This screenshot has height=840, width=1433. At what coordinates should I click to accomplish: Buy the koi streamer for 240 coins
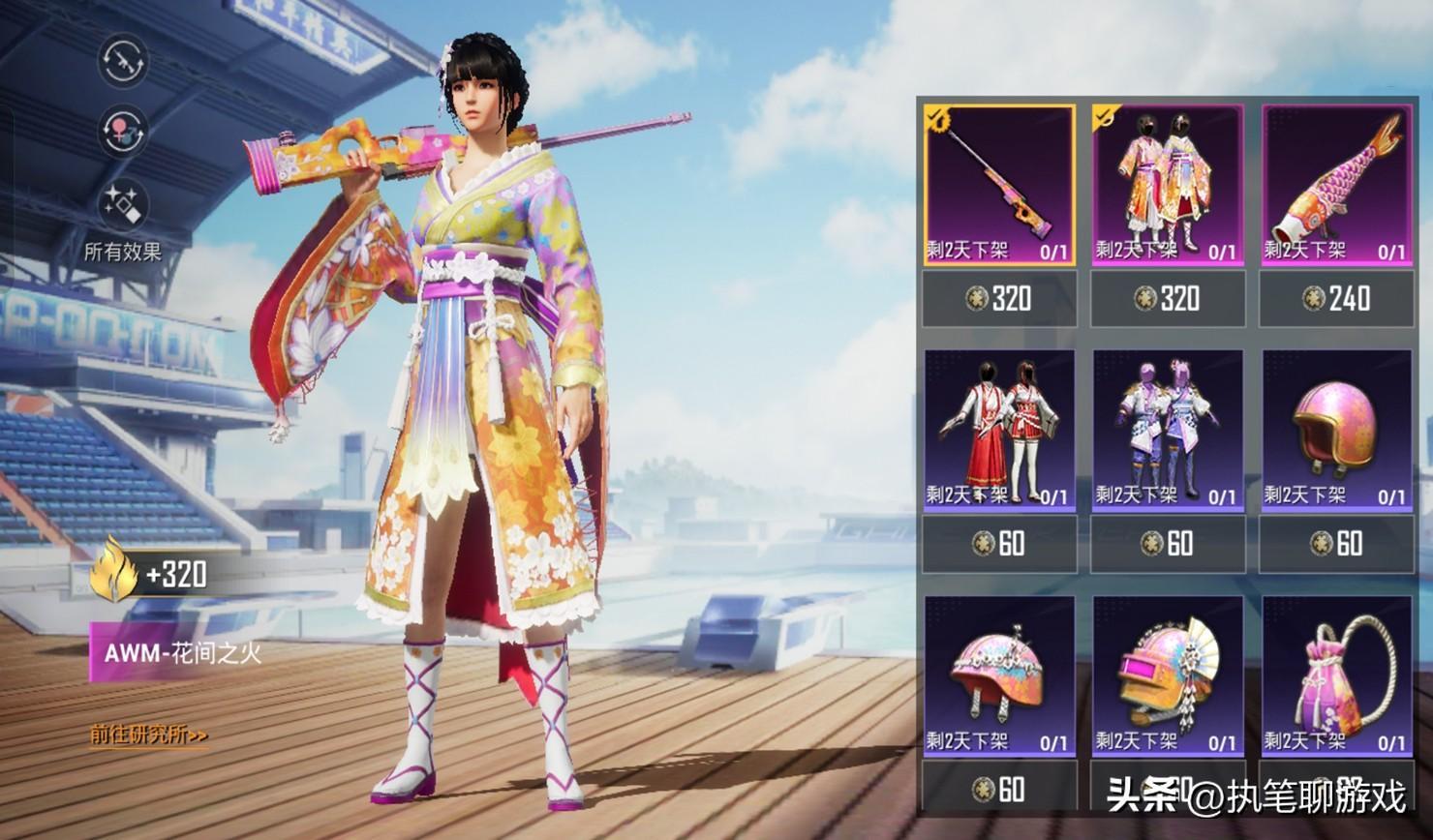tap(1336, 298)
